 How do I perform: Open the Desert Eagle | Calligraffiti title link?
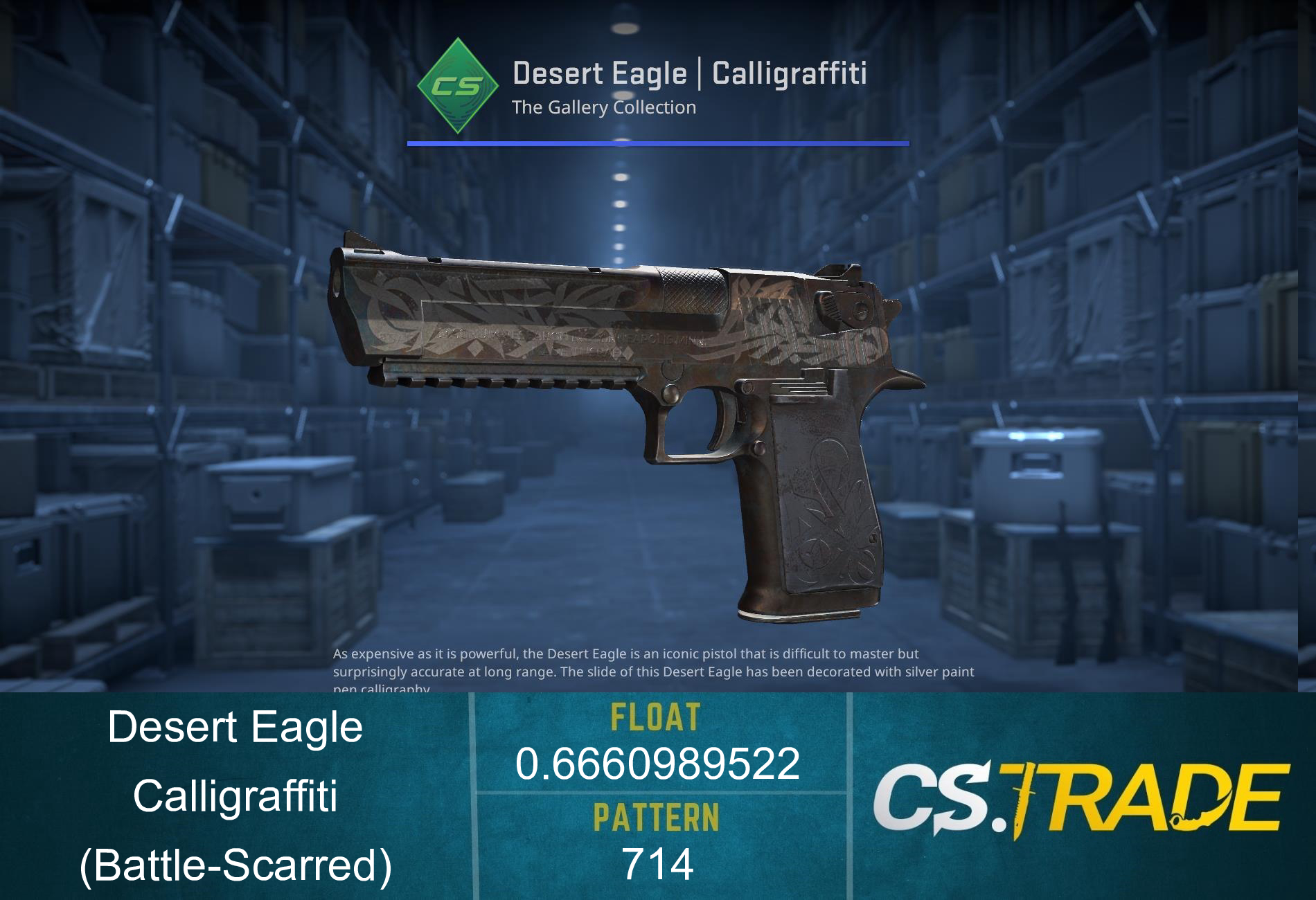(691, 73)
